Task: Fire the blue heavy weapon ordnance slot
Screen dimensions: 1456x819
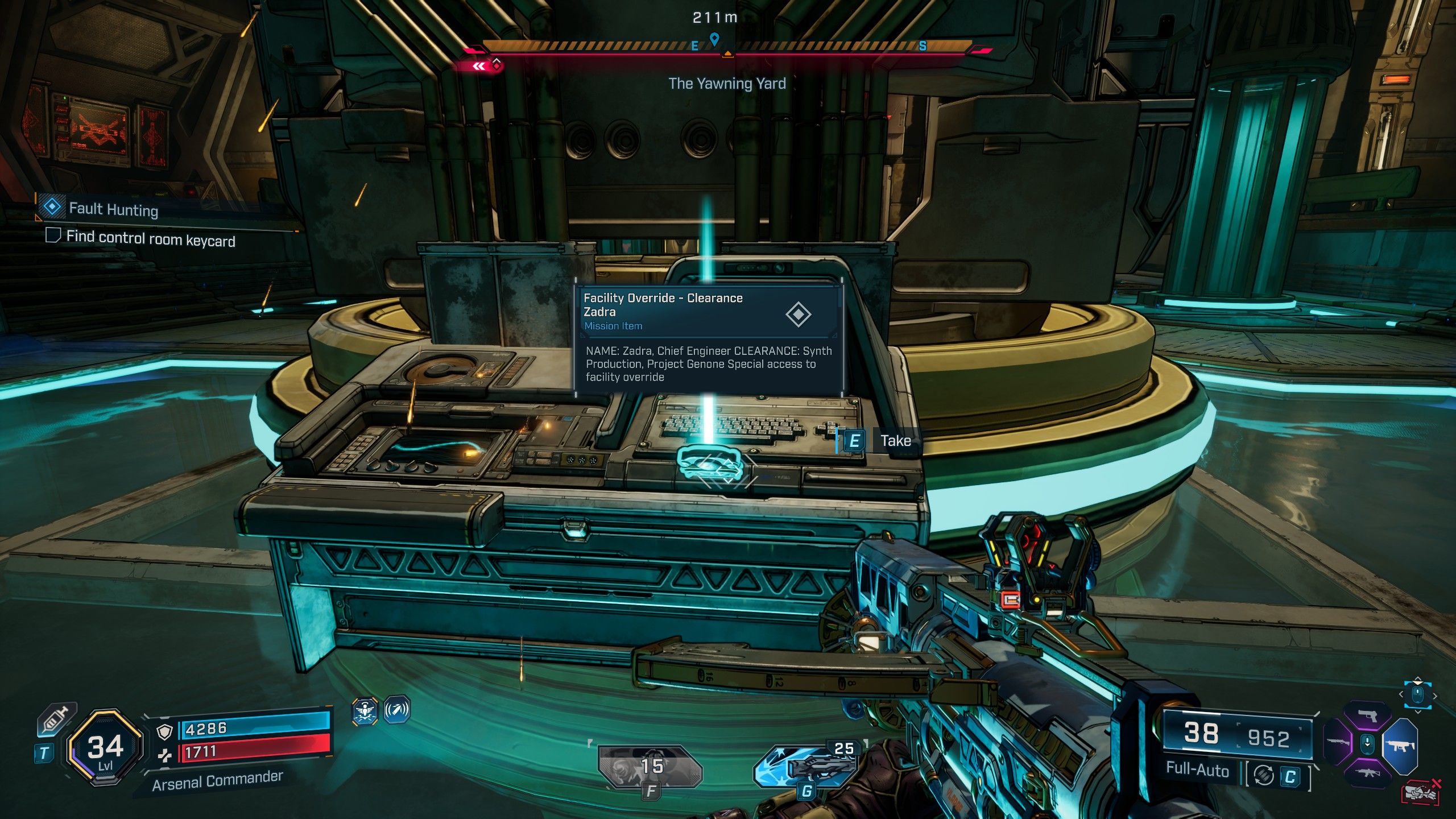Action: (x=808, y=767)
